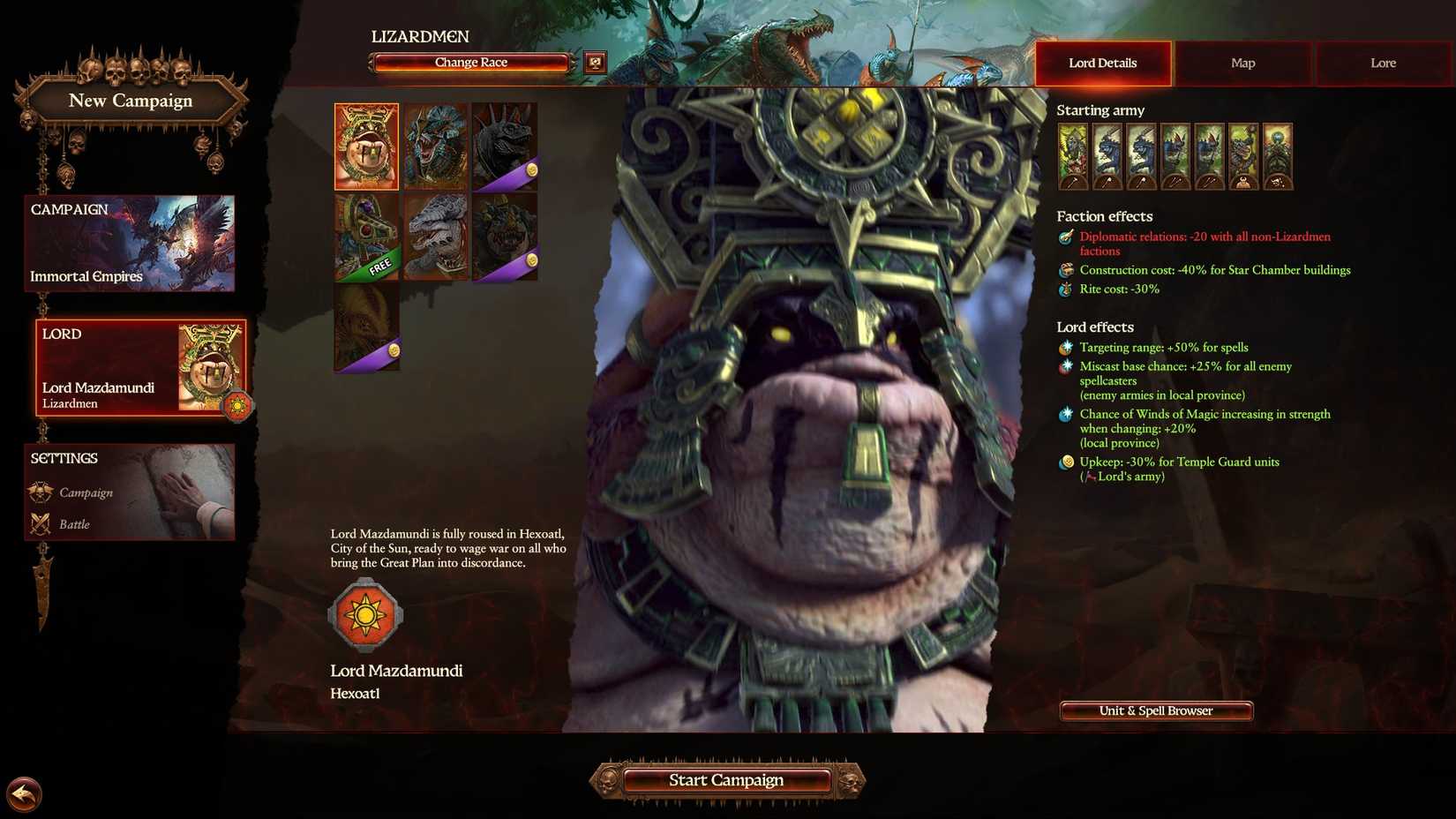Click the Diplomatic relations faction effect icon
The width and height of the screenshot is (1456, 819).
pyautogui.click(x=1065, y=236)
